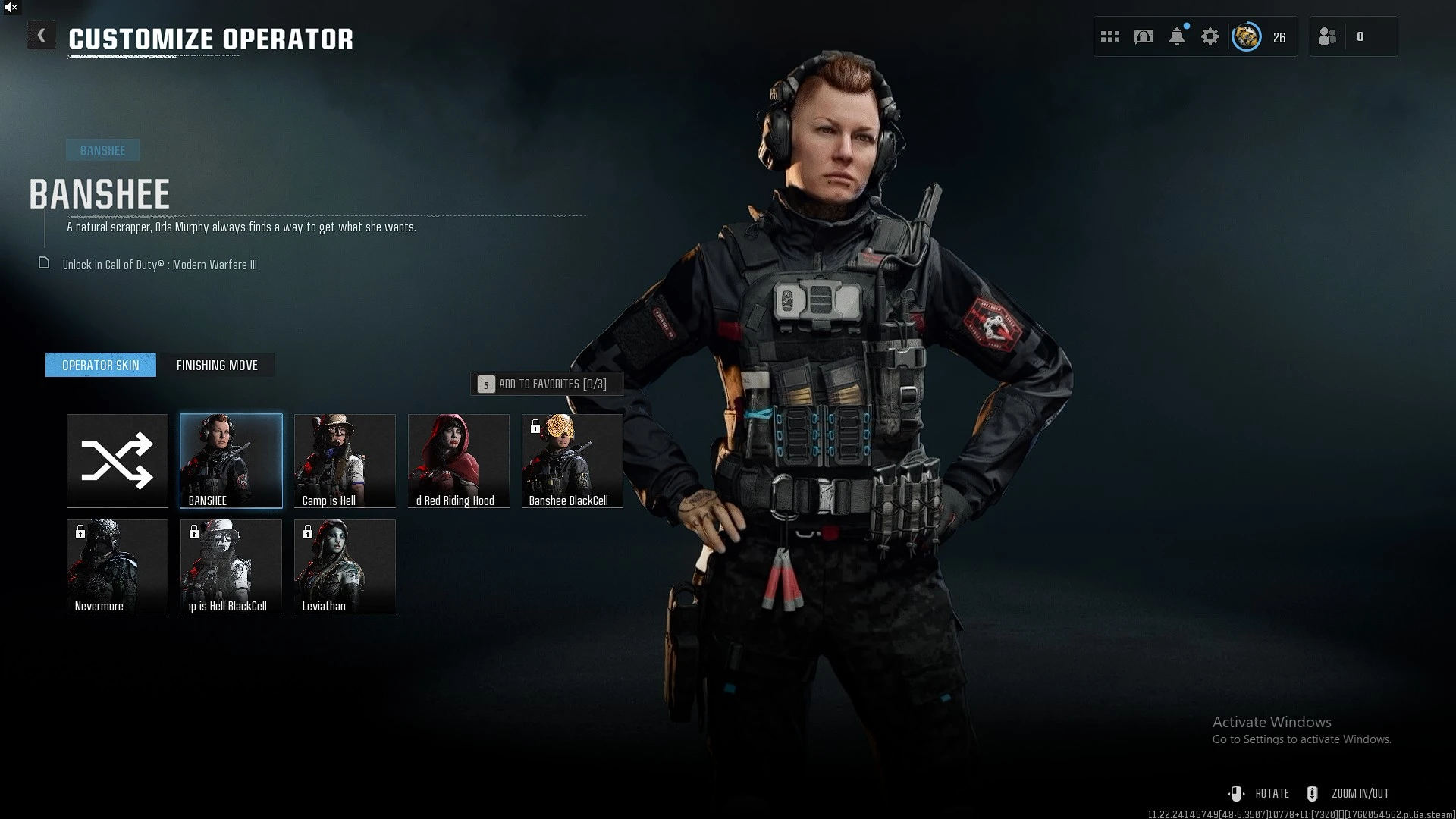The width and height of the screenshot is (1456, 819).
Task: Select the Operator Skin tab
Action: pos(101,366)
